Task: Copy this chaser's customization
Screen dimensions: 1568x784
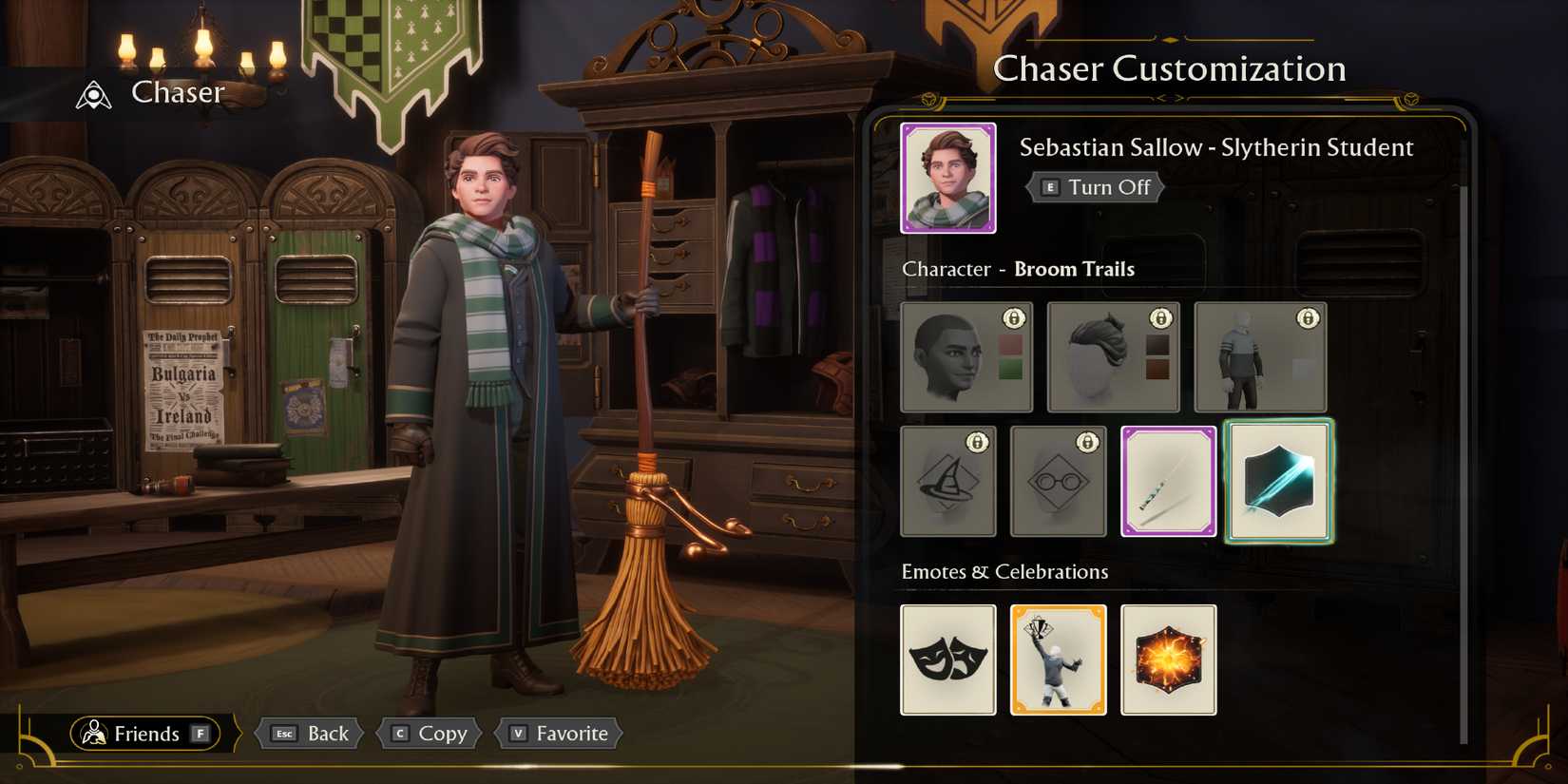Action: (x=430, y=734)
